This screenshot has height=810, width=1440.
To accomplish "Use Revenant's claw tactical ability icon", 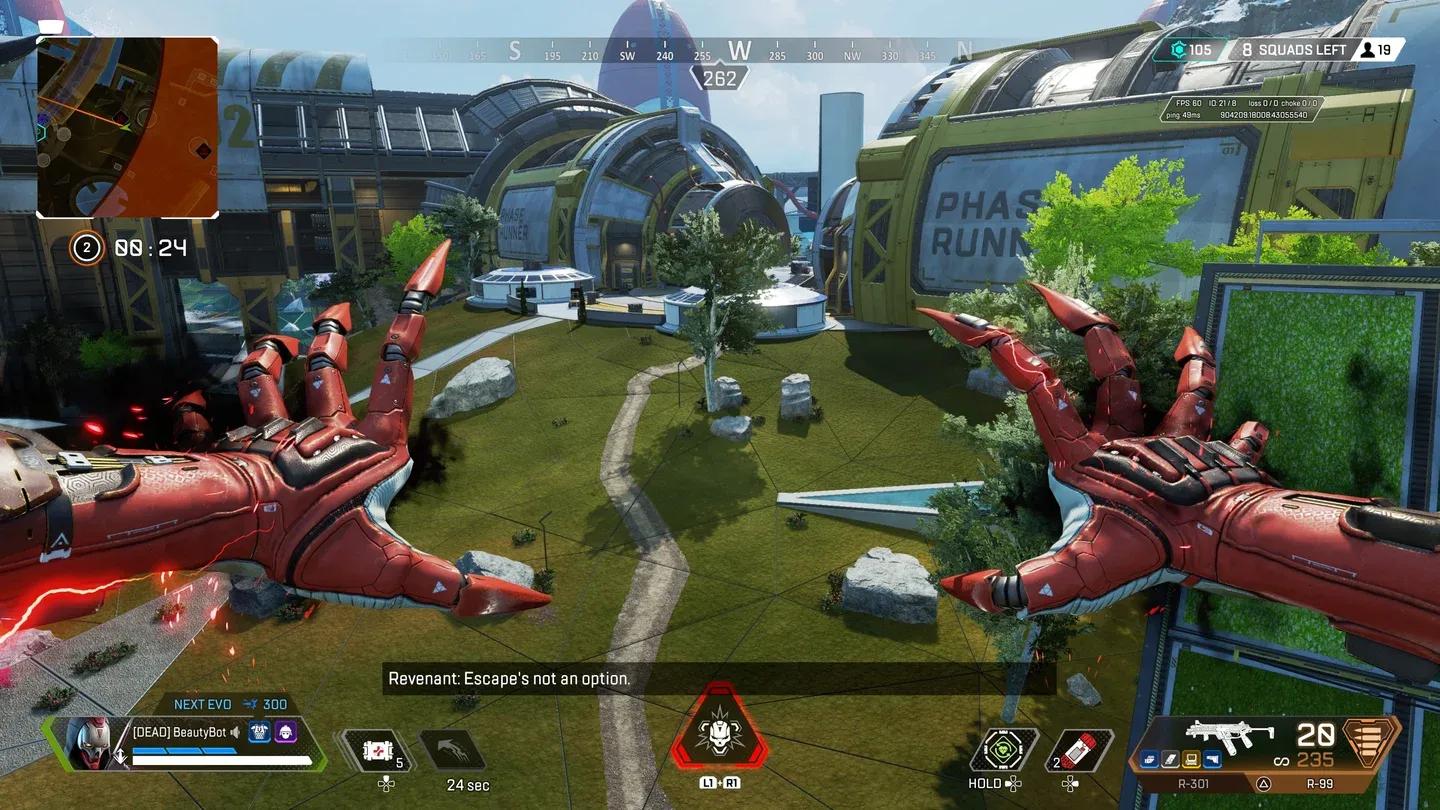I will (452, 750).
